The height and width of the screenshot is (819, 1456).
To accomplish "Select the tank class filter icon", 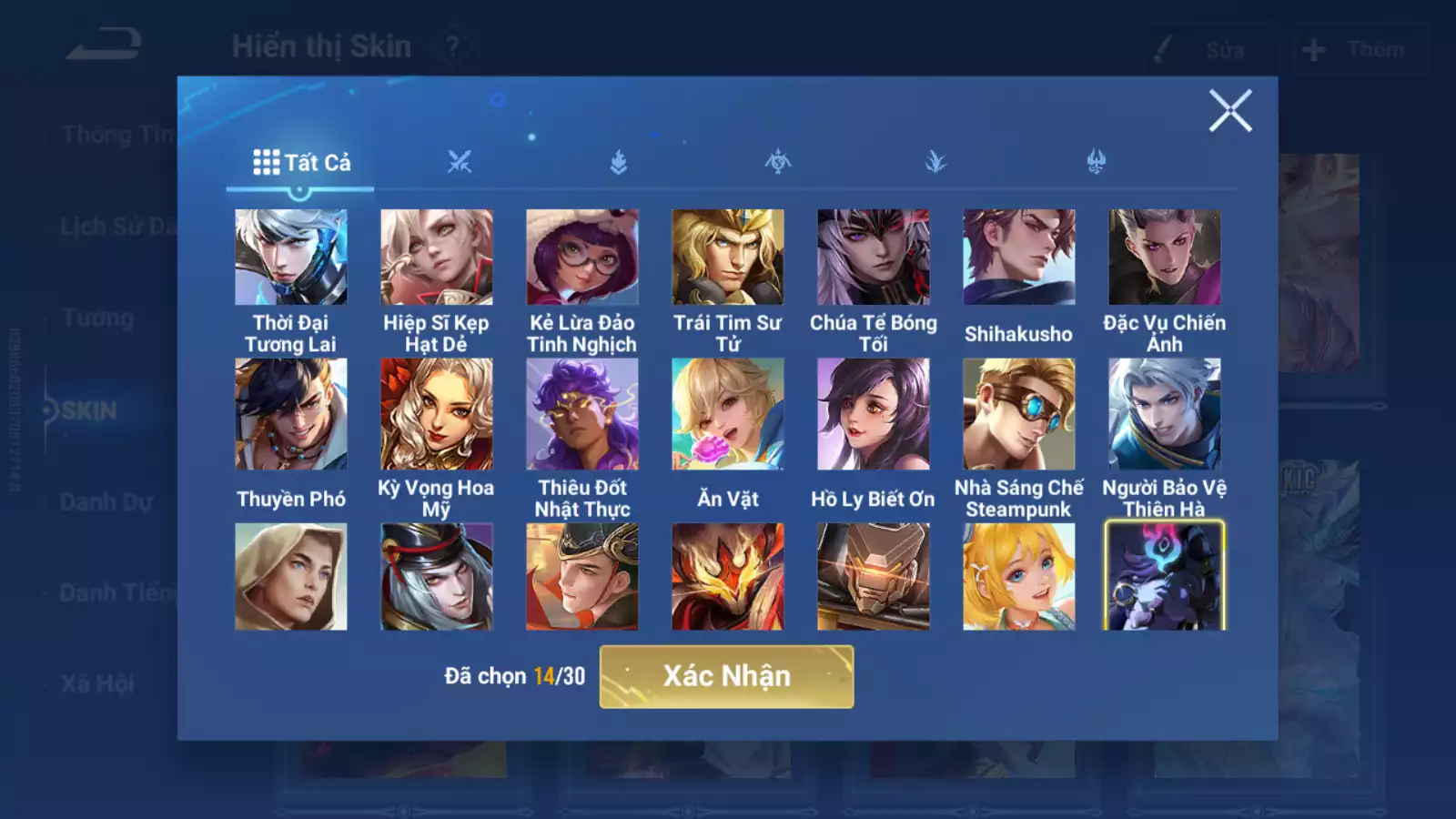I will [x=619, y=162].
